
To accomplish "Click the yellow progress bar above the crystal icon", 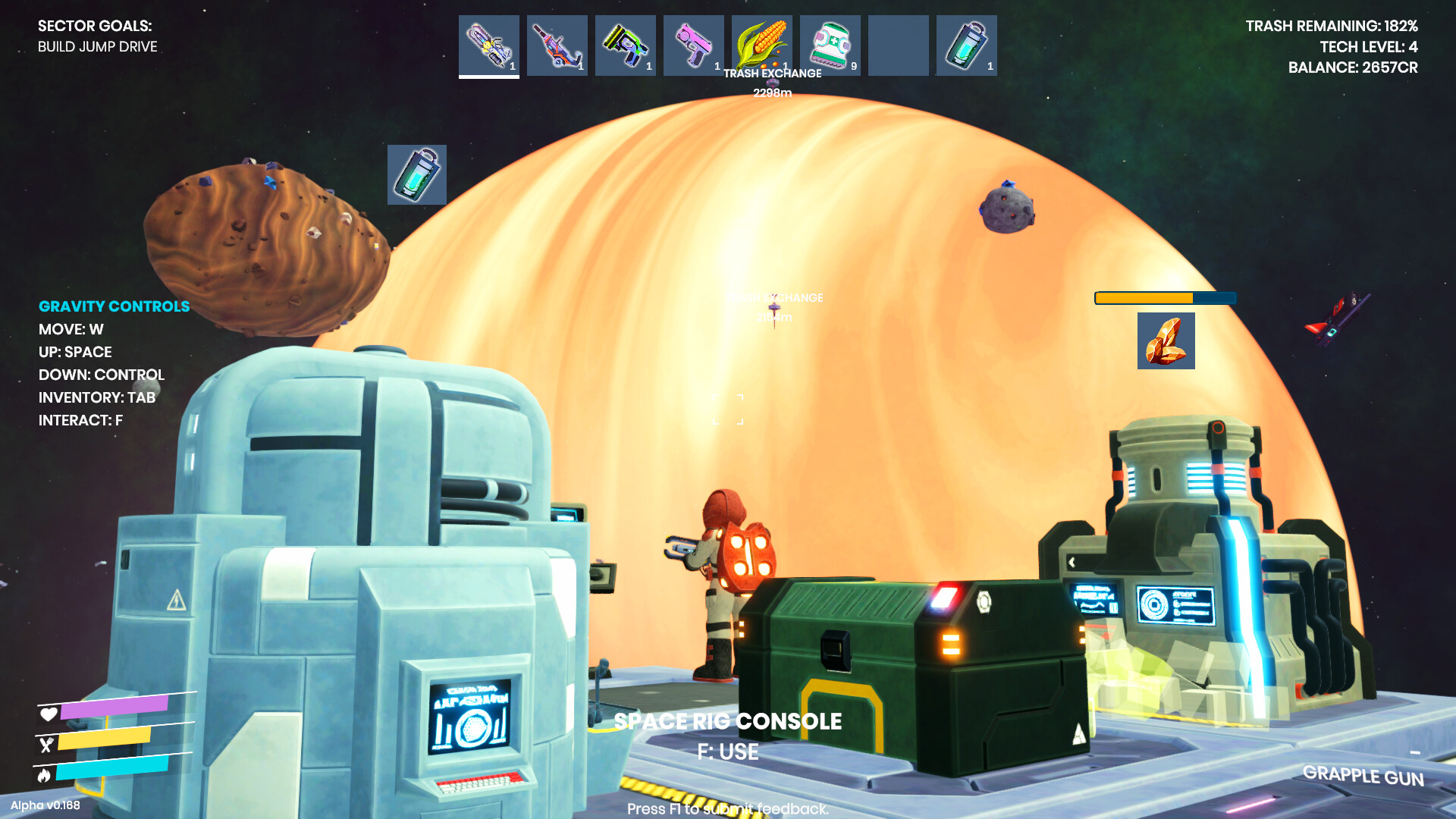I will 1165,298.
